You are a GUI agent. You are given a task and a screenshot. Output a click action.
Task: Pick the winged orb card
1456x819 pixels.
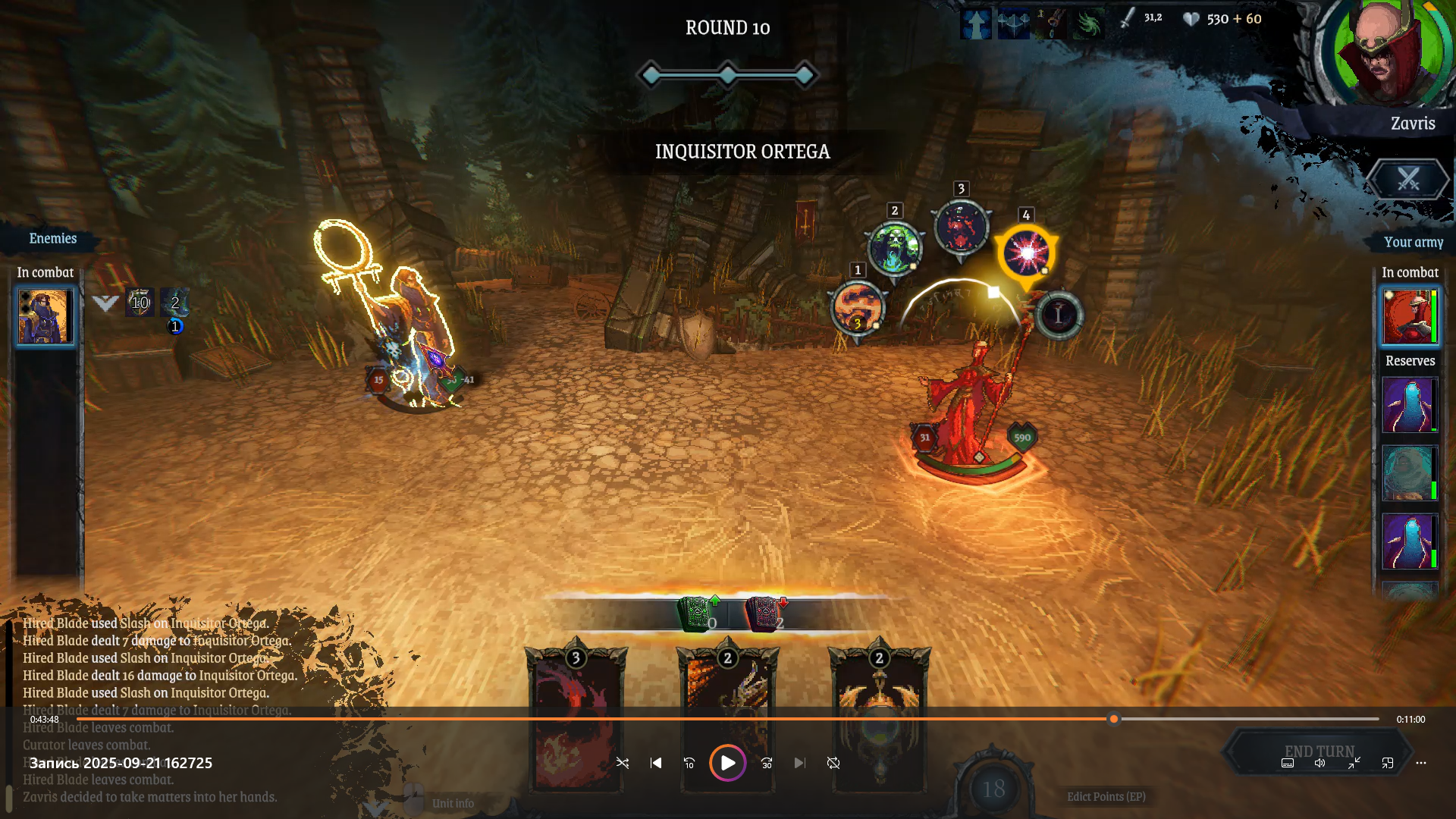pyautogui.click(x=879, y=717)
